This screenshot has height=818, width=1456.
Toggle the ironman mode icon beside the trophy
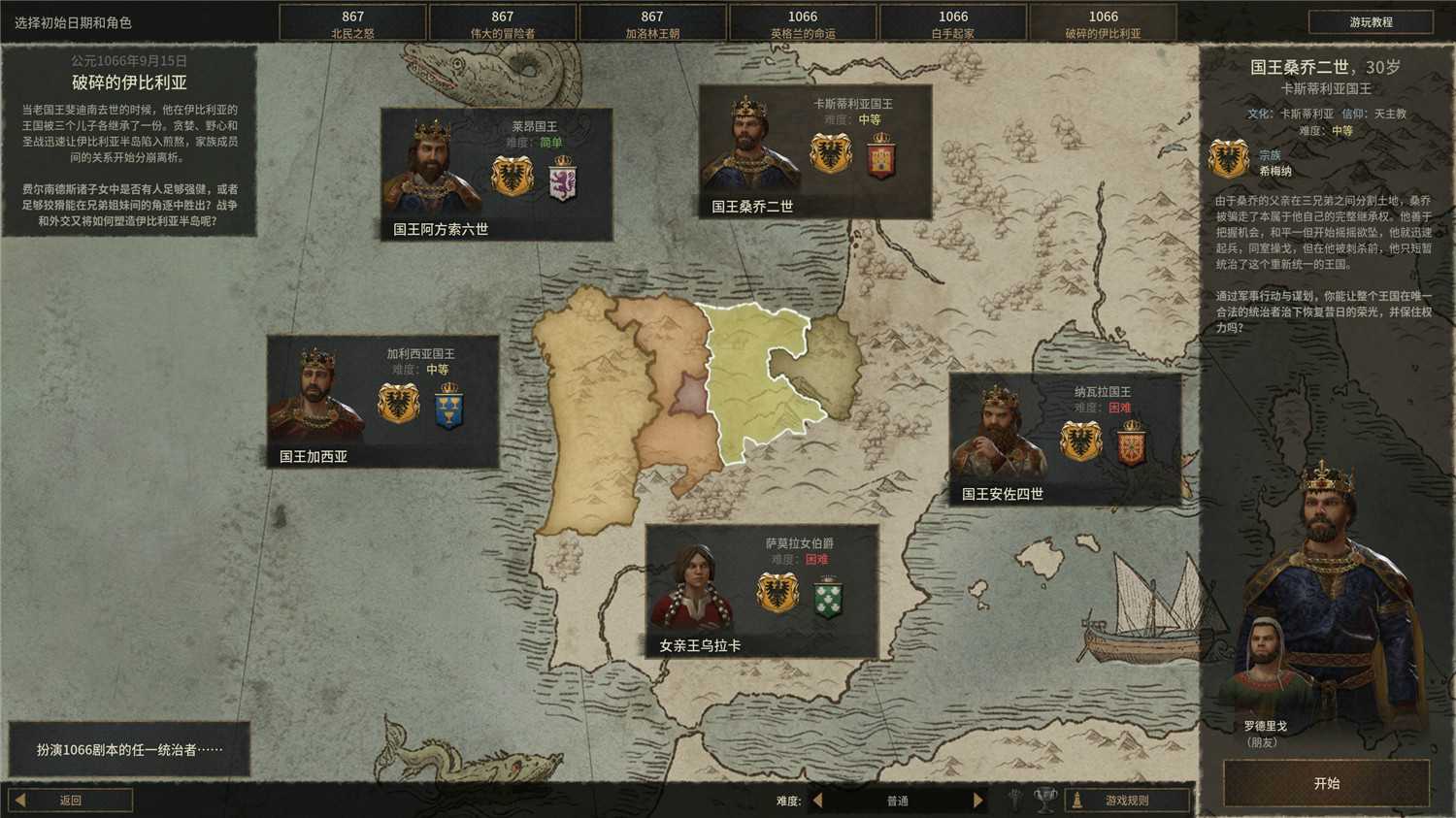tap(1015, 800)
